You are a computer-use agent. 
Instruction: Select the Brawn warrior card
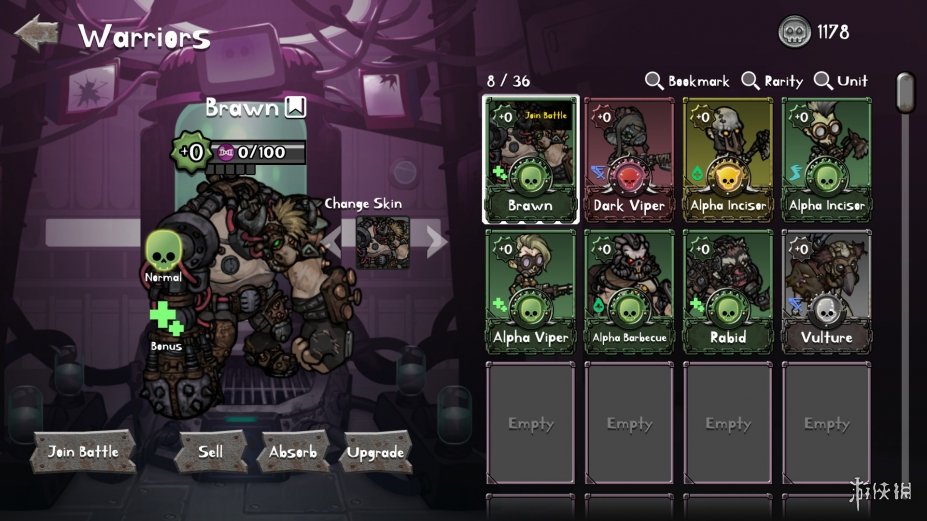point(530,159)
